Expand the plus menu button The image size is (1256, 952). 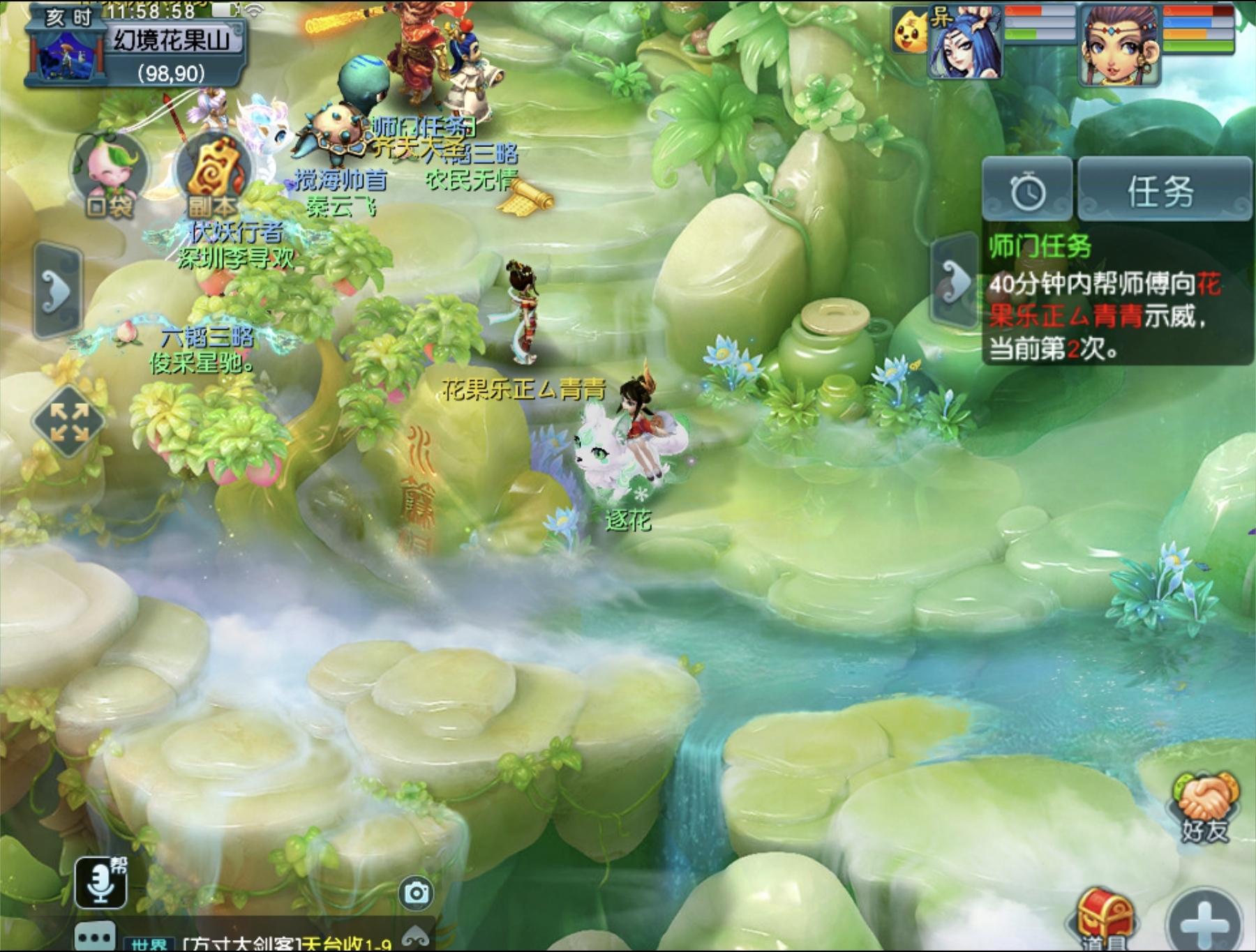click(x=1206, y=921)
